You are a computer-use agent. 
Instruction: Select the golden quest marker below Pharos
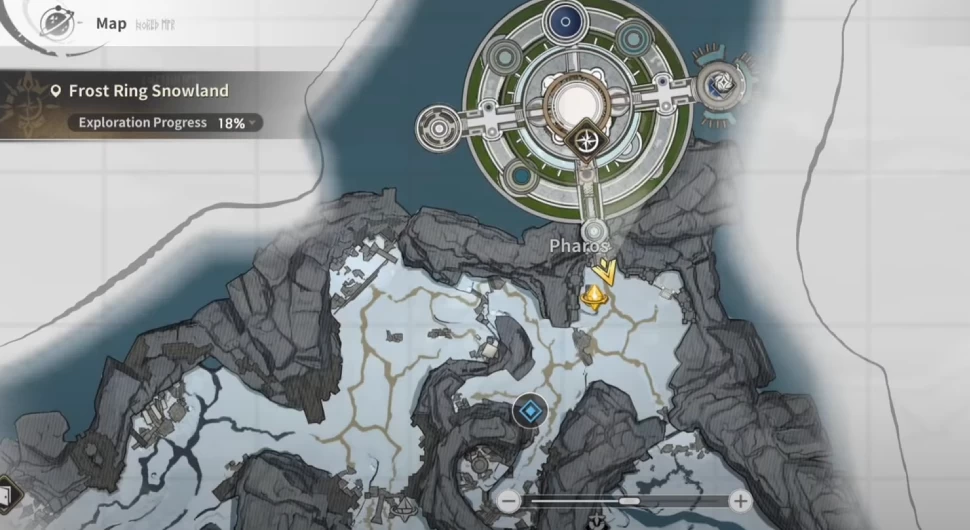tap(594, 297)
